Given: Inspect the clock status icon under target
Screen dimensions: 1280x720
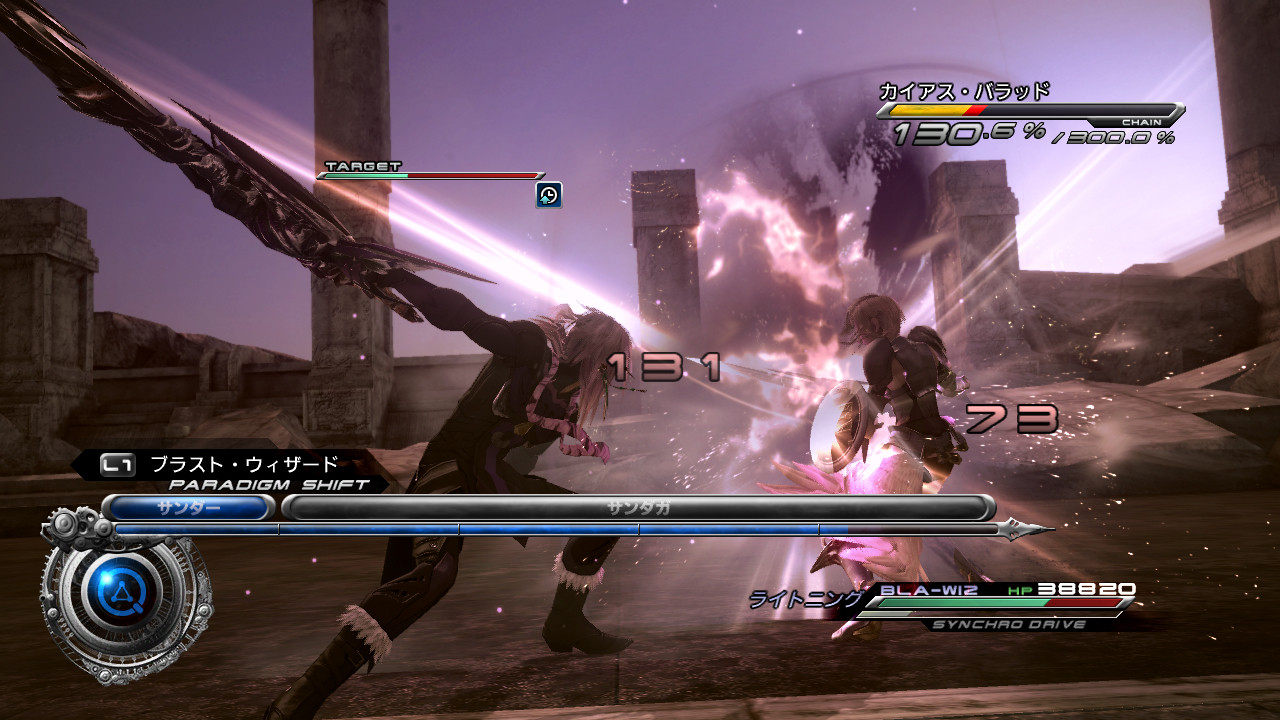Looking at the screenshot, I should coord(548,195).
